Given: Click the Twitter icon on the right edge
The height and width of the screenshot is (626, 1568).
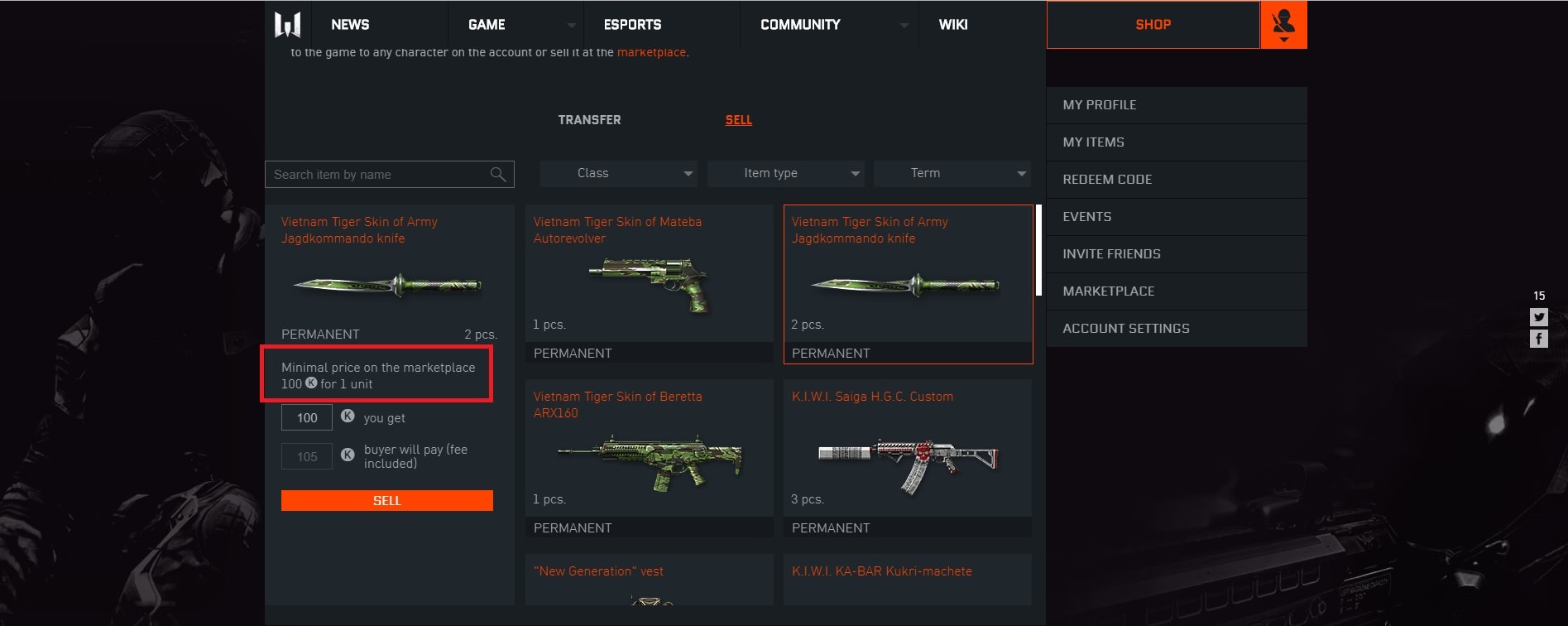Looking at the screenshot, I should pyautogui.click(x=1539, y=316).
